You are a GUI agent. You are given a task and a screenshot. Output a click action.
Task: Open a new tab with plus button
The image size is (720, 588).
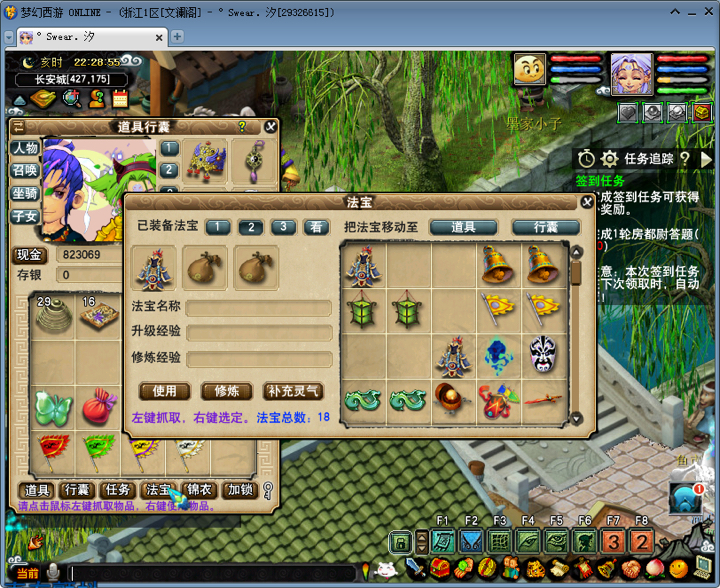click(x=177, y=36)
